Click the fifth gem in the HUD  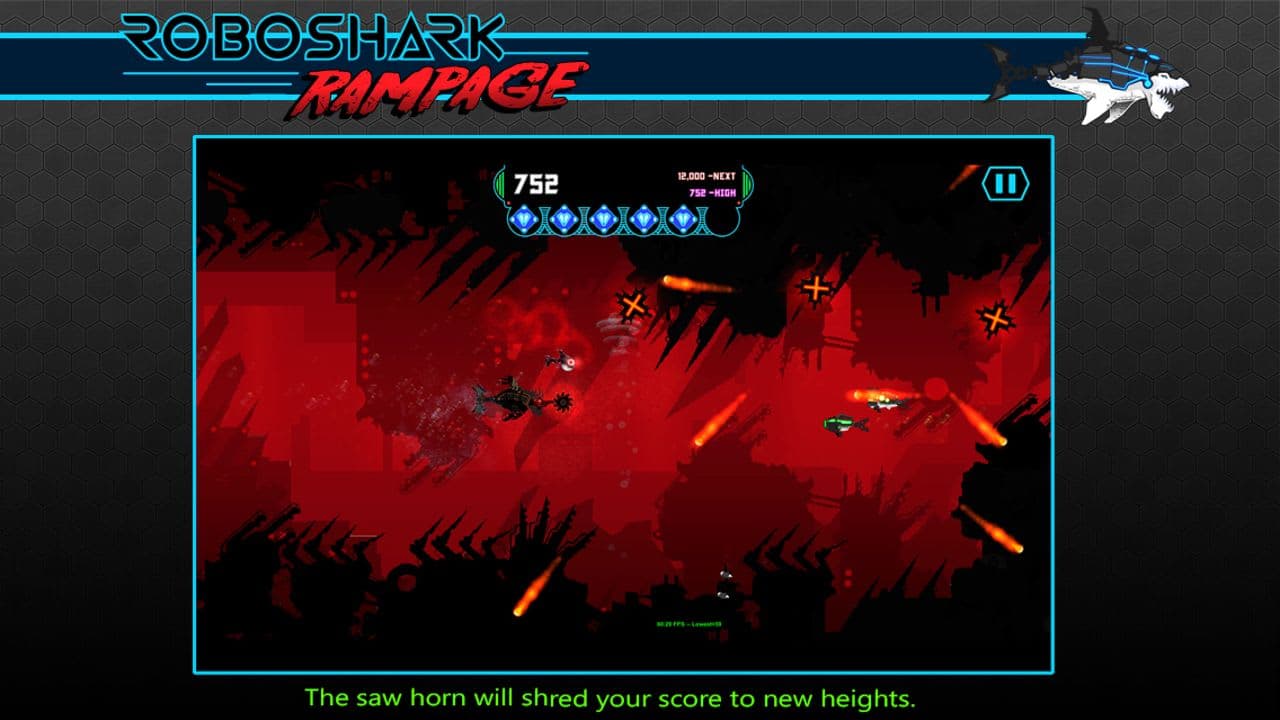[683, 218]
